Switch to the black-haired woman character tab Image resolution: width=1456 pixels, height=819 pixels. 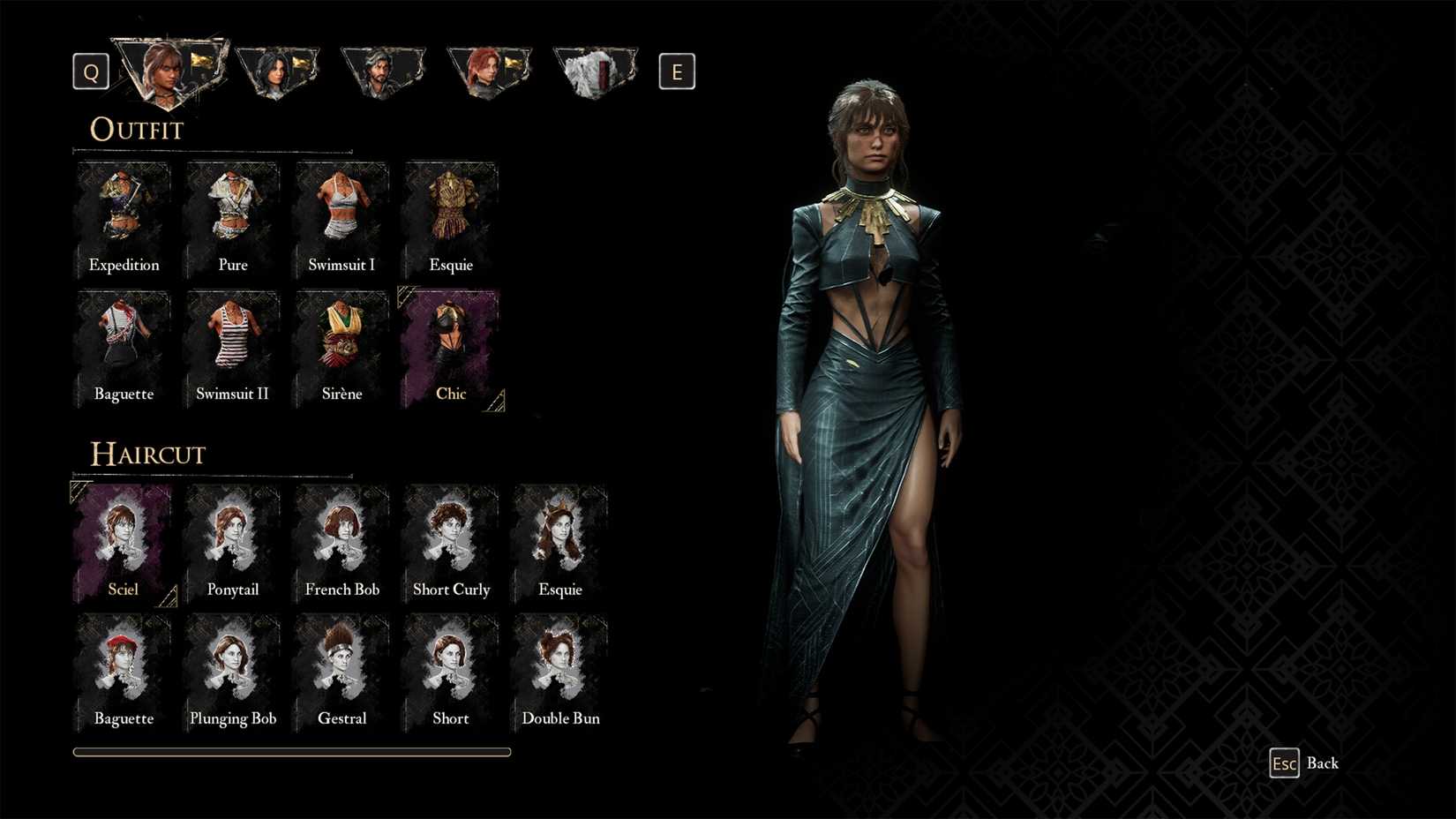(277, 71)
